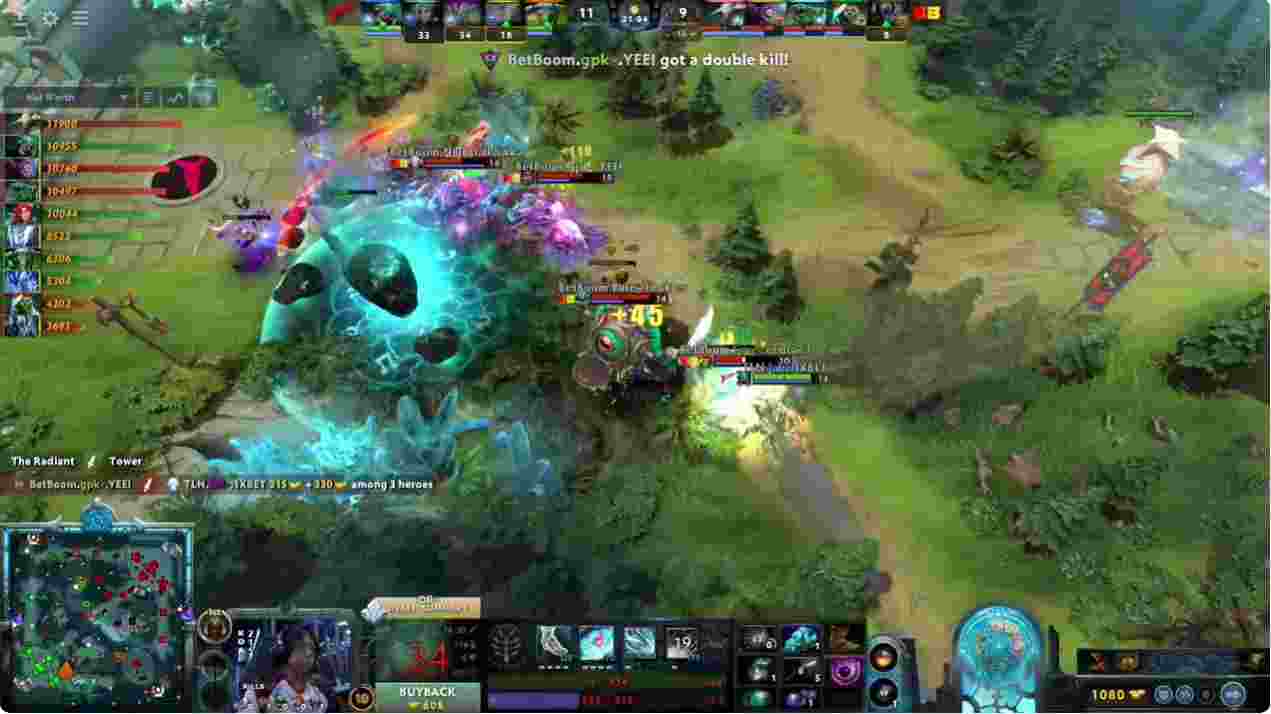Select the red-haired hero in net worth list
Image resolution: width=1271 pixels, height=714 pixels.
20,214
